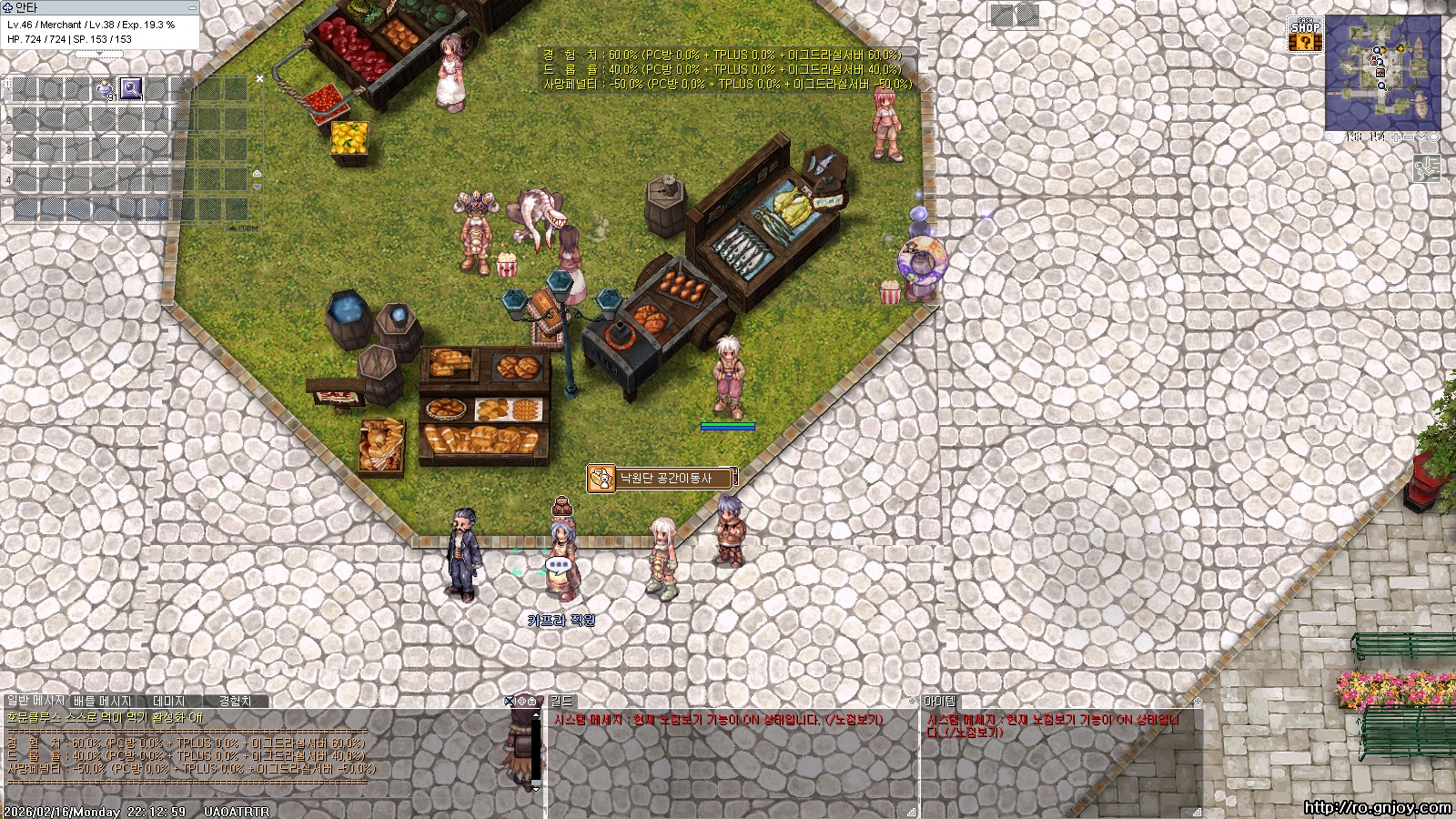This screenshot has width=1456, height=819.
Task: Toggle the ITEM label under hotkey bar
Action: 241,228
